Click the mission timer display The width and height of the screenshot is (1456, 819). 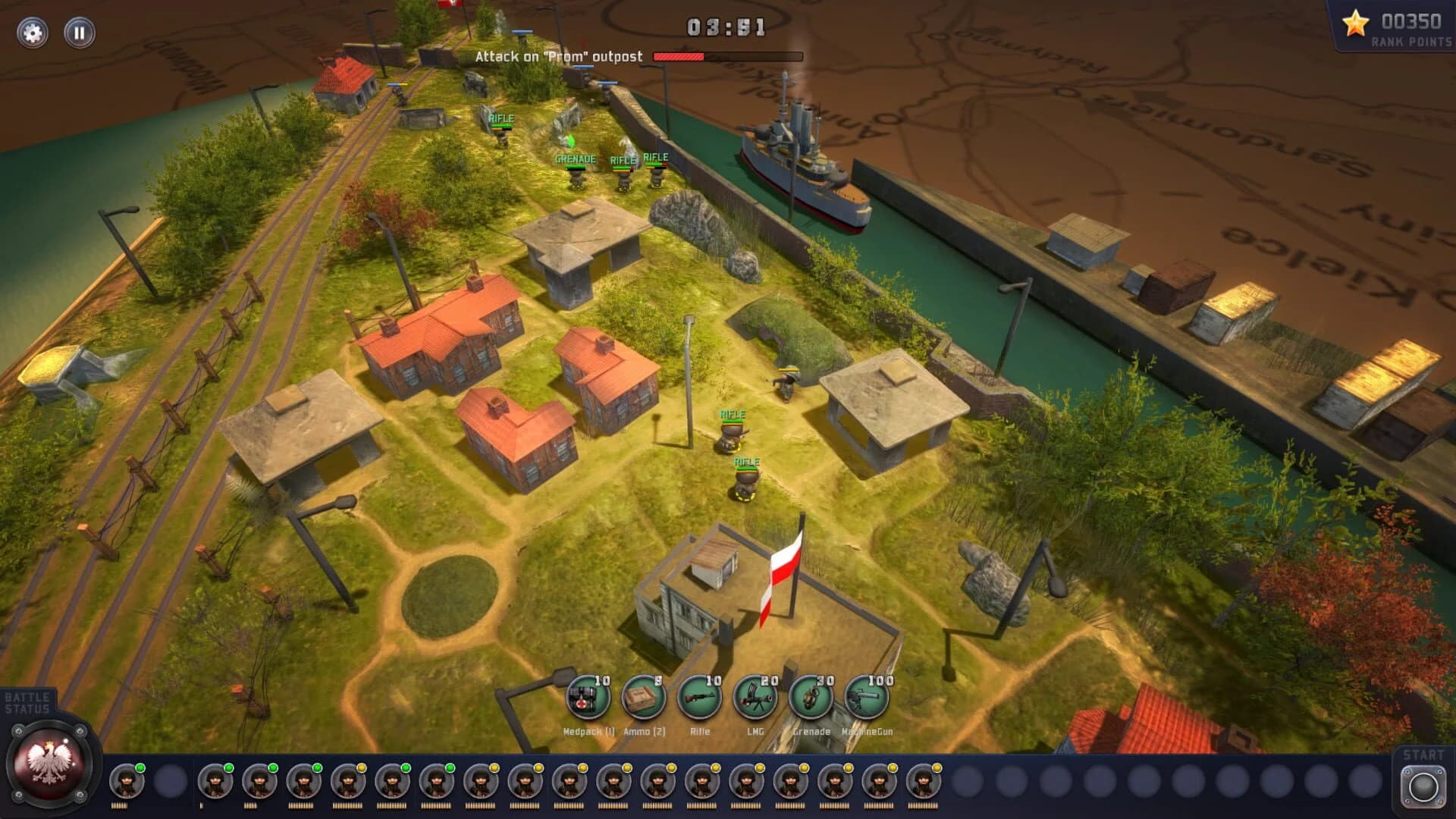click(726, 26)
